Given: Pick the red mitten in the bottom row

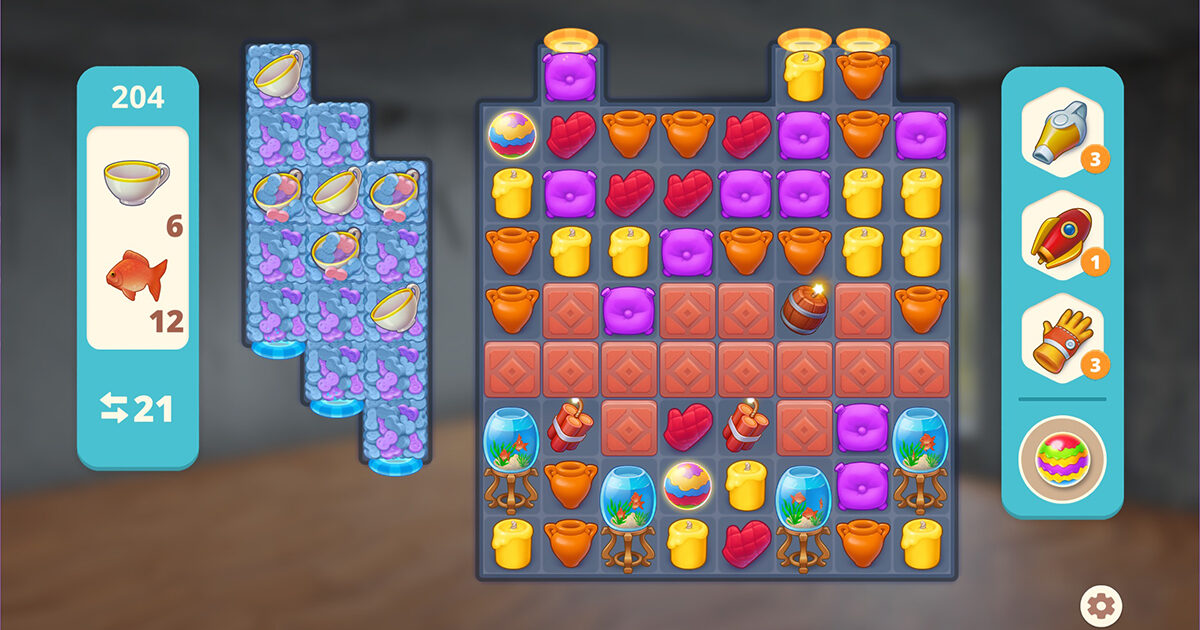Looking at the screenshot, I should 746,543.
